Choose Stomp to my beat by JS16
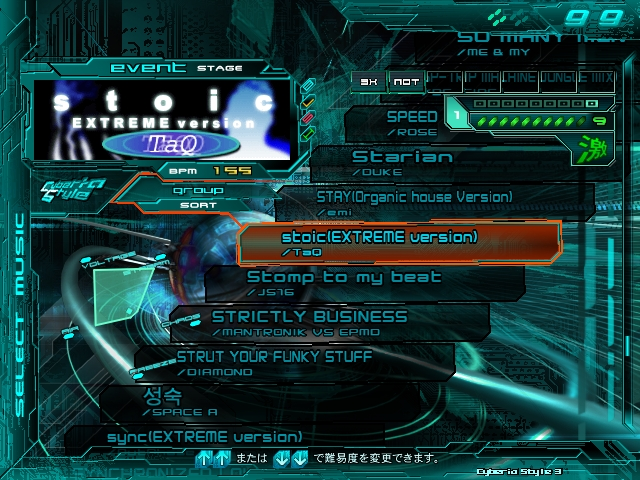This screenshot has width=640, height=480. [x=344, y=282]
